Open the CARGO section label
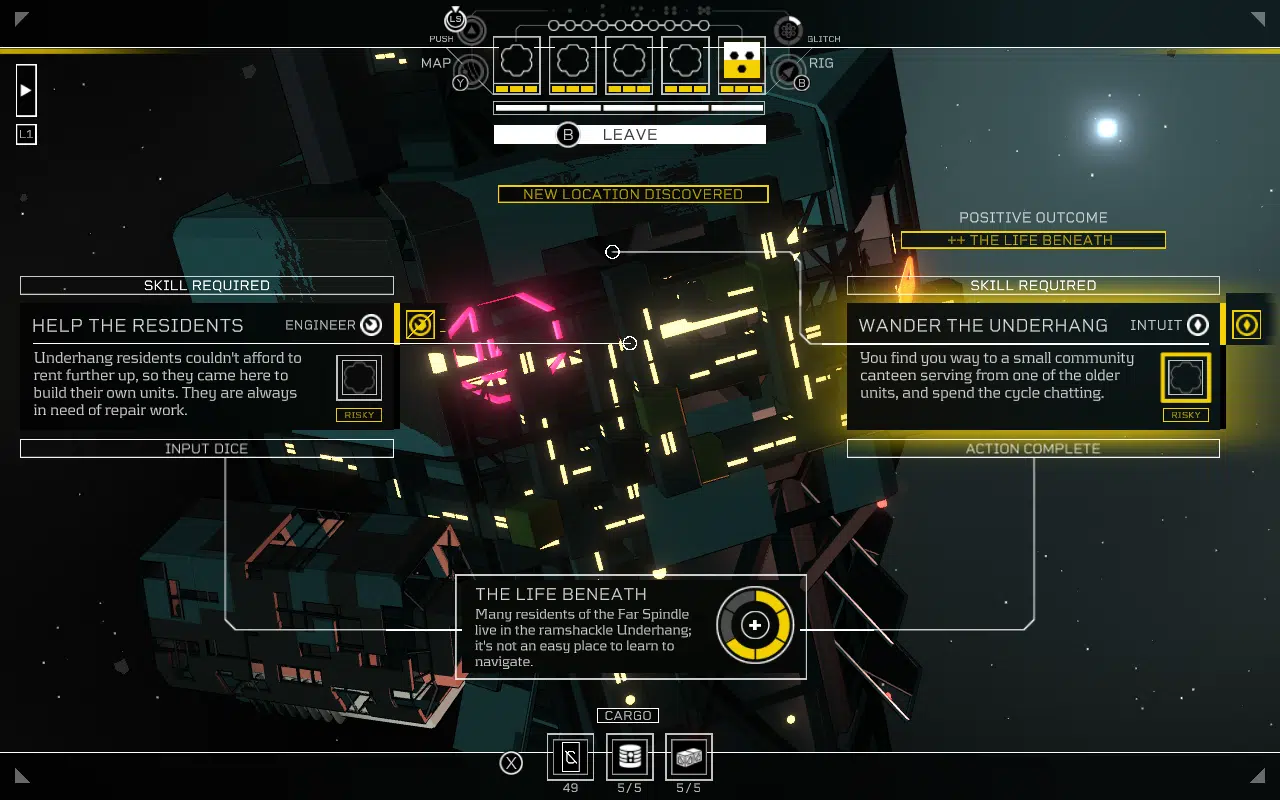 click(x=628, y=715)
